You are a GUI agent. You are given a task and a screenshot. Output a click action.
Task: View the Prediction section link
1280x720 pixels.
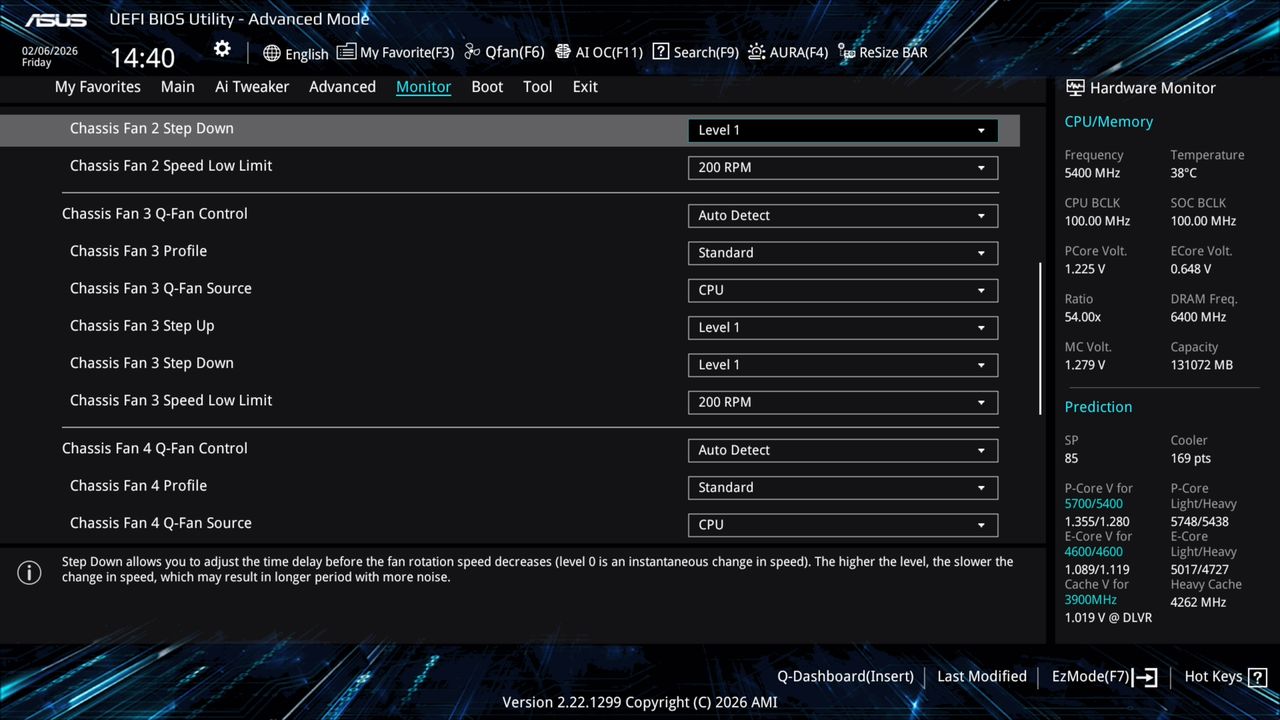pyautogui.click(x=1098, y=407)
